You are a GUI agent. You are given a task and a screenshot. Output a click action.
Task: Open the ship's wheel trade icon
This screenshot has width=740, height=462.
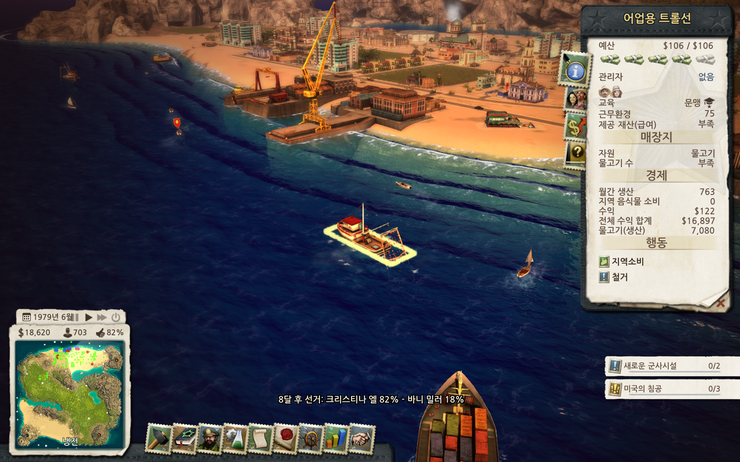point(311,437)
